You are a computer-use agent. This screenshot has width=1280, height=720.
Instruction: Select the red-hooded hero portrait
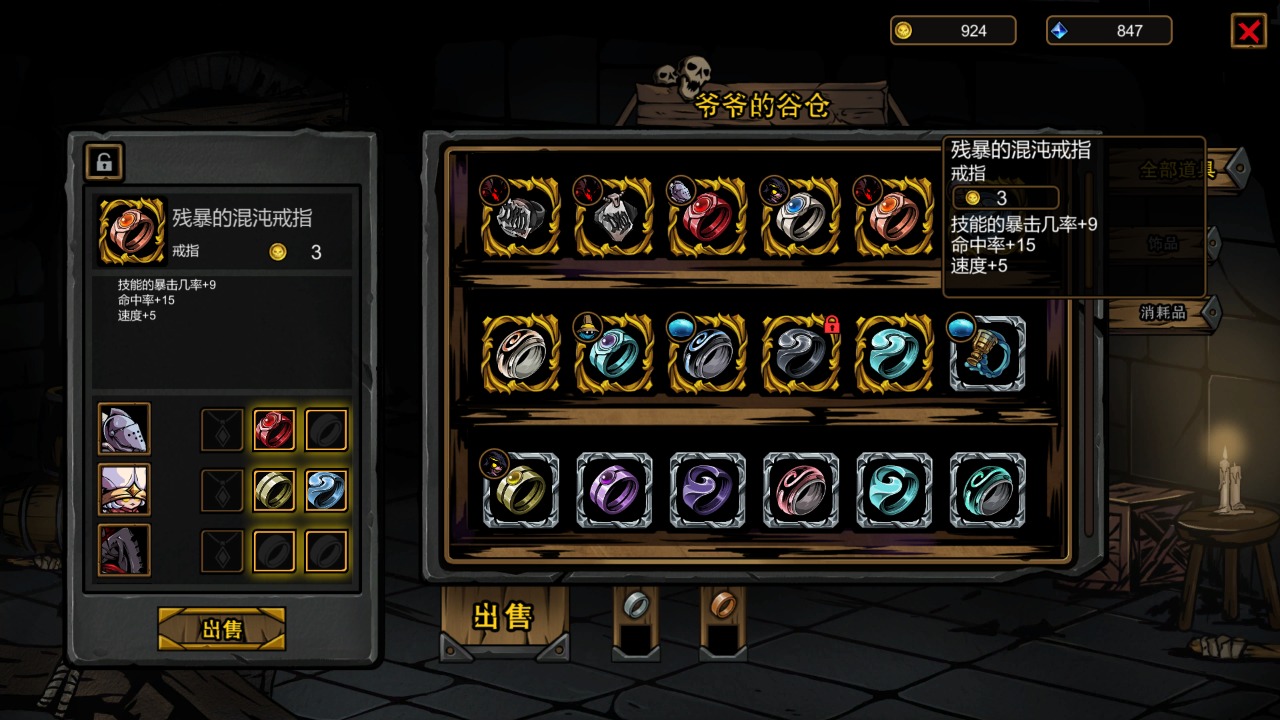coord(125,551)
